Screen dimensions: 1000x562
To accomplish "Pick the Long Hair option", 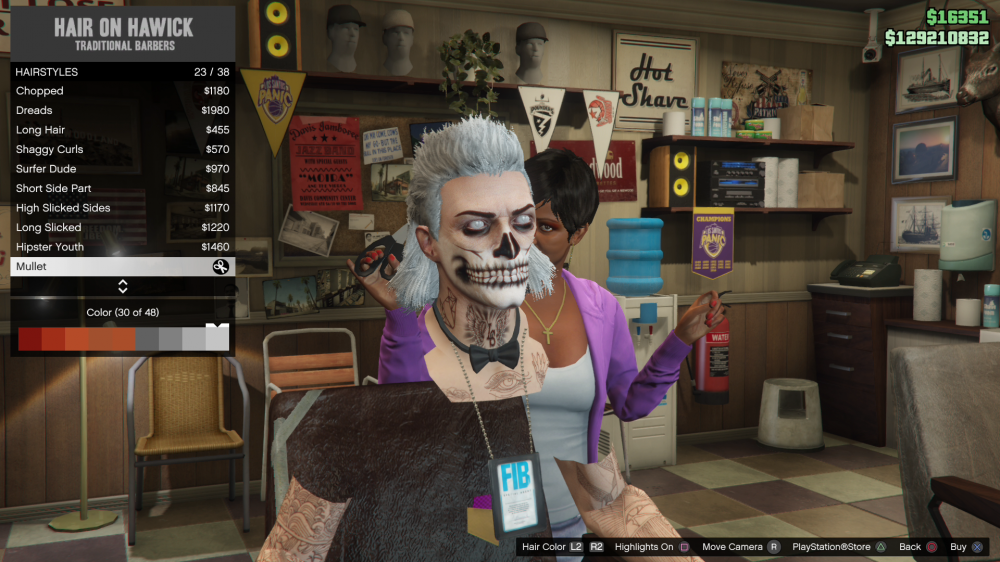I will pos(122,130).
